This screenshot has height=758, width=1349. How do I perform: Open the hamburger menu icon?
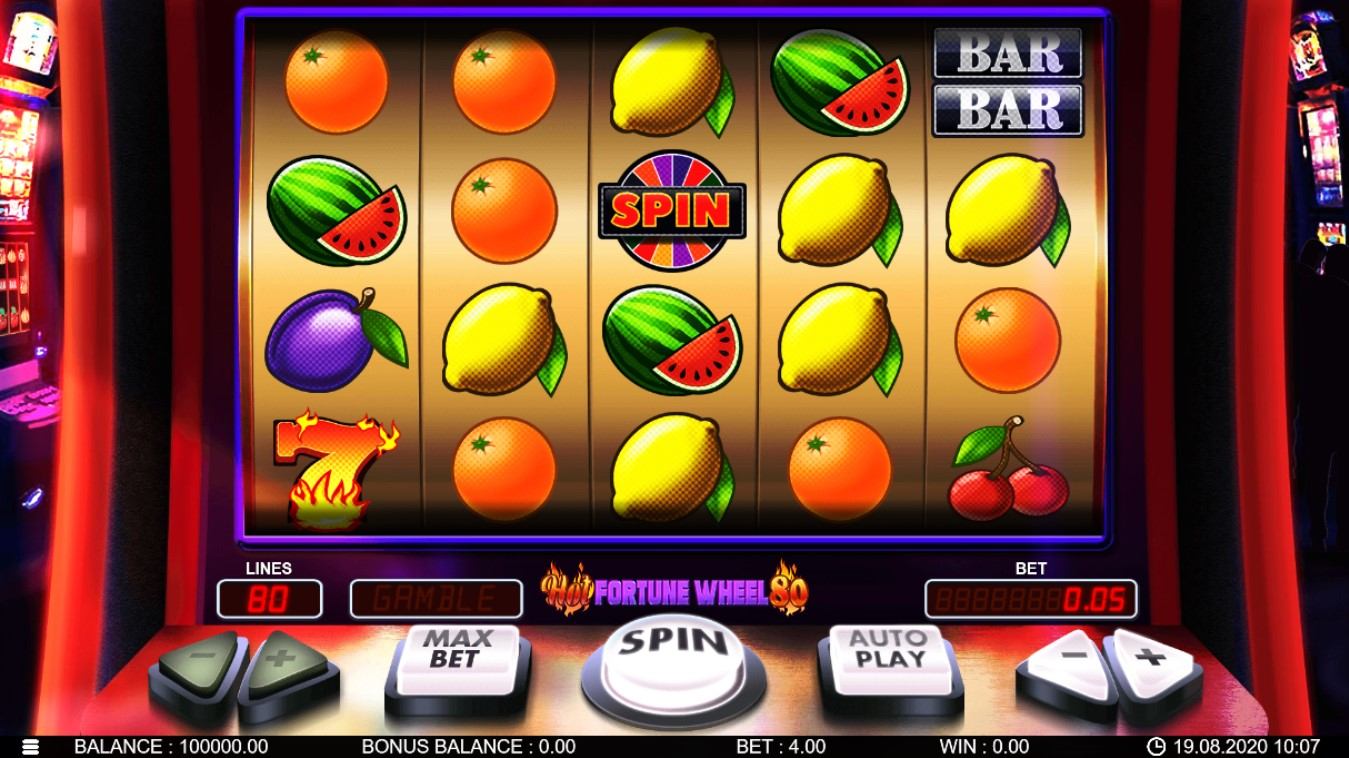tap(31, 747)
